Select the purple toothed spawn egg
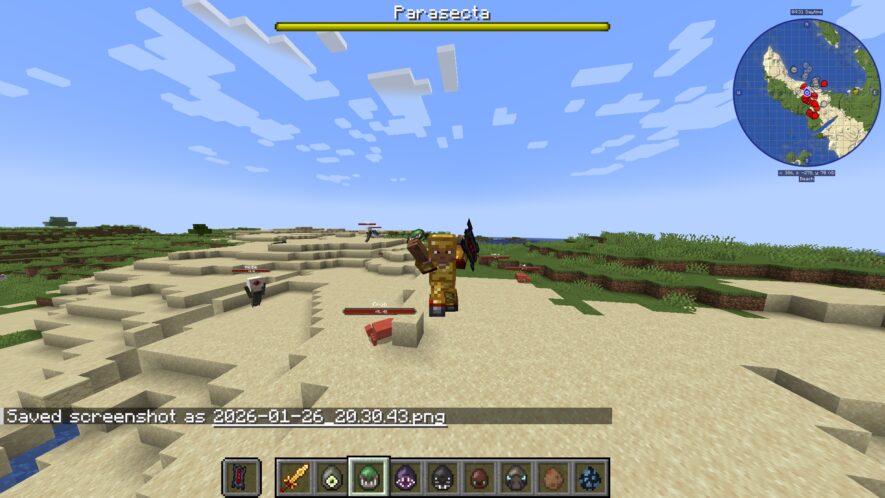The height and width of the screenshot is (498, 885). point(405,477)
